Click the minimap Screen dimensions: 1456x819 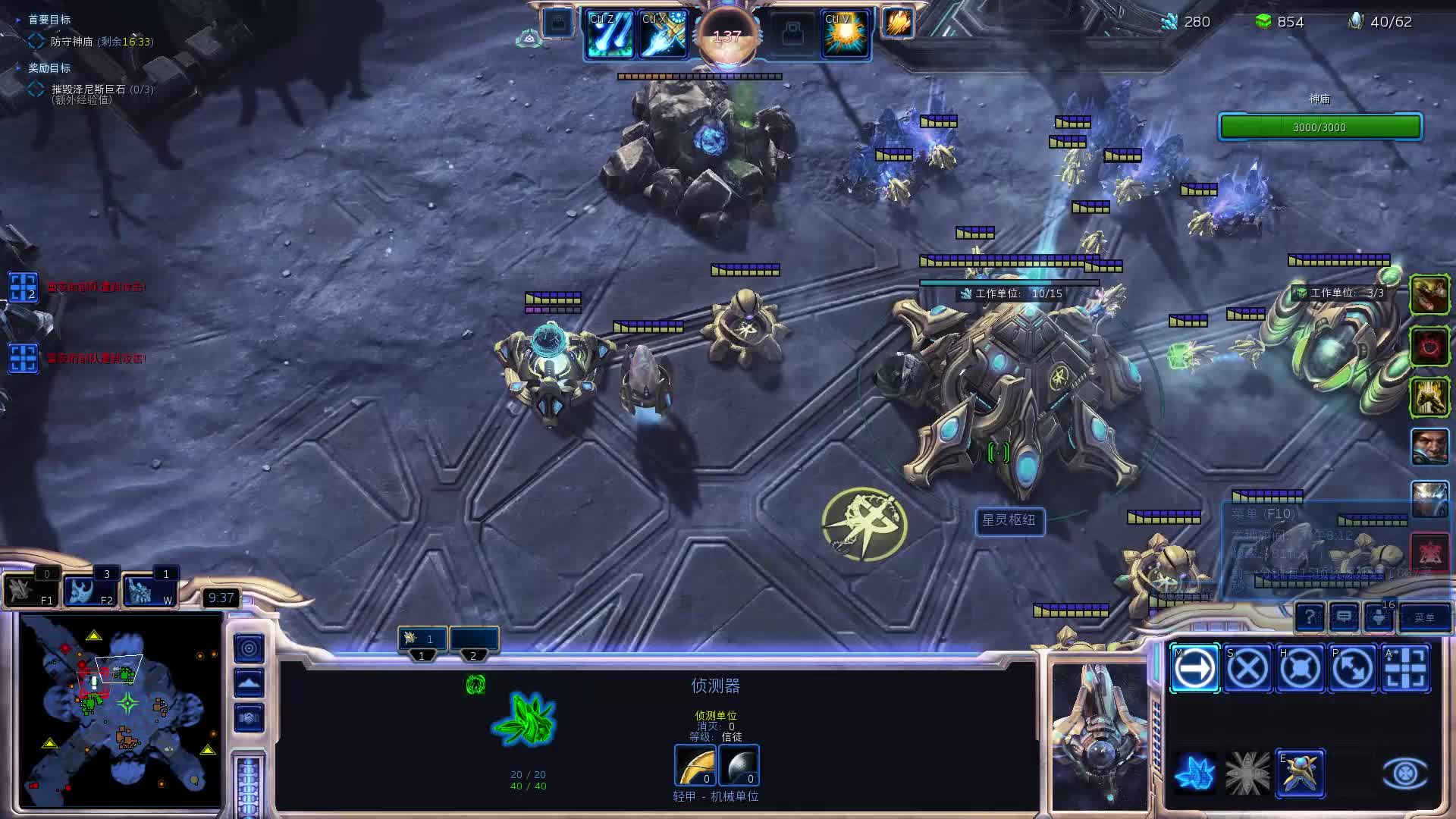(x=121, y=709)
